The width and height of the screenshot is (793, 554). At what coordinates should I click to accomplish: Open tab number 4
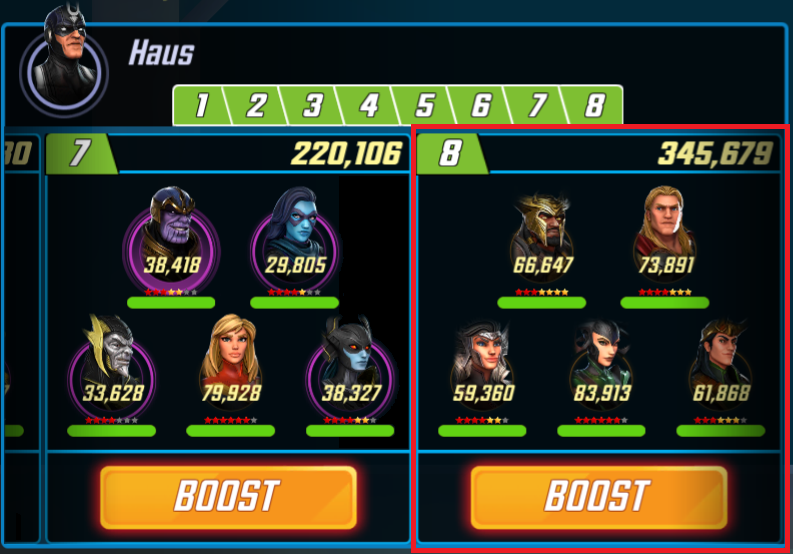(369, 105)
